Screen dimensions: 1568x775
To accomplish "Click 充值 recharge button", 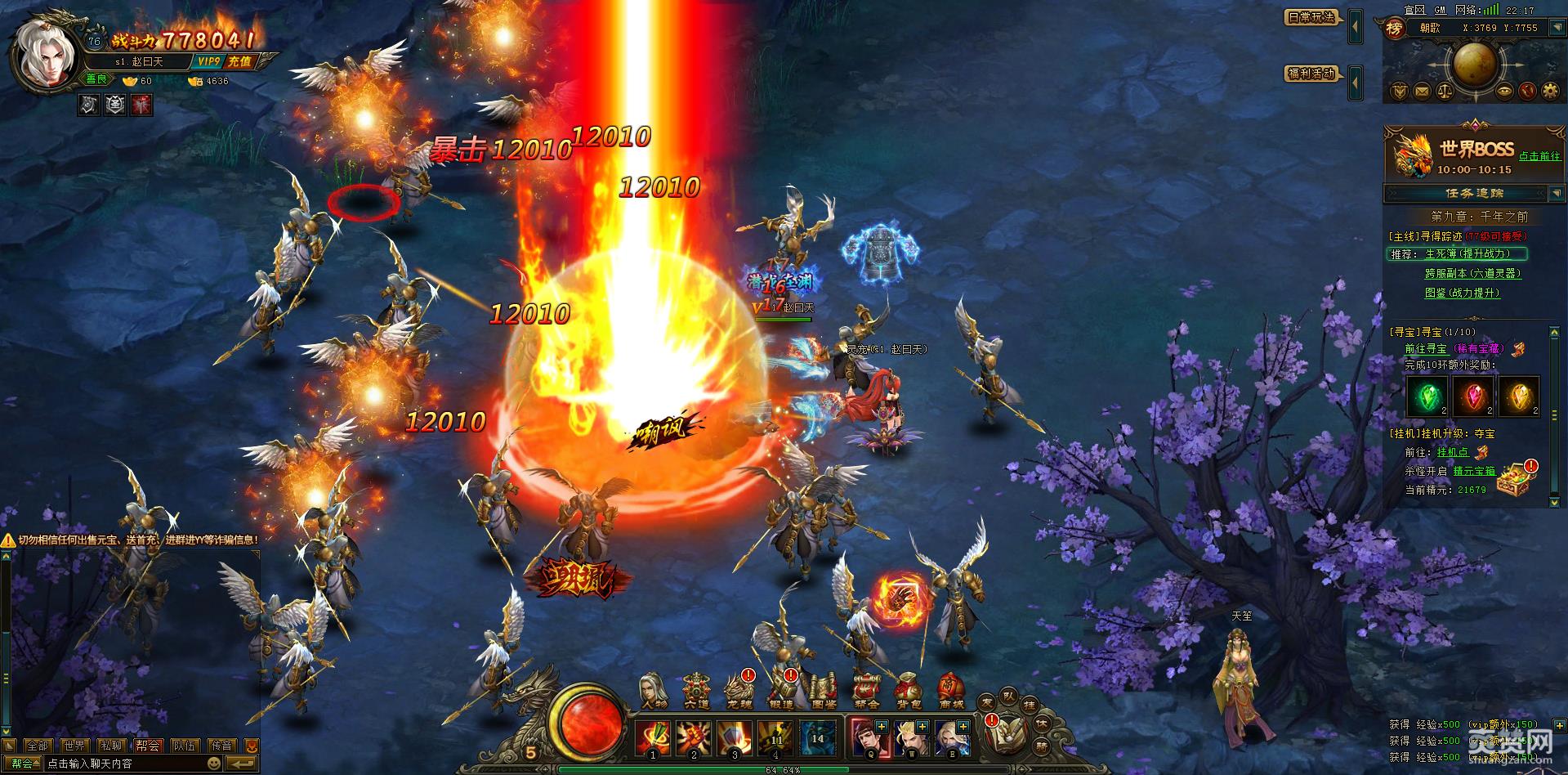I will pyautogui.click(x=239, y=61).
